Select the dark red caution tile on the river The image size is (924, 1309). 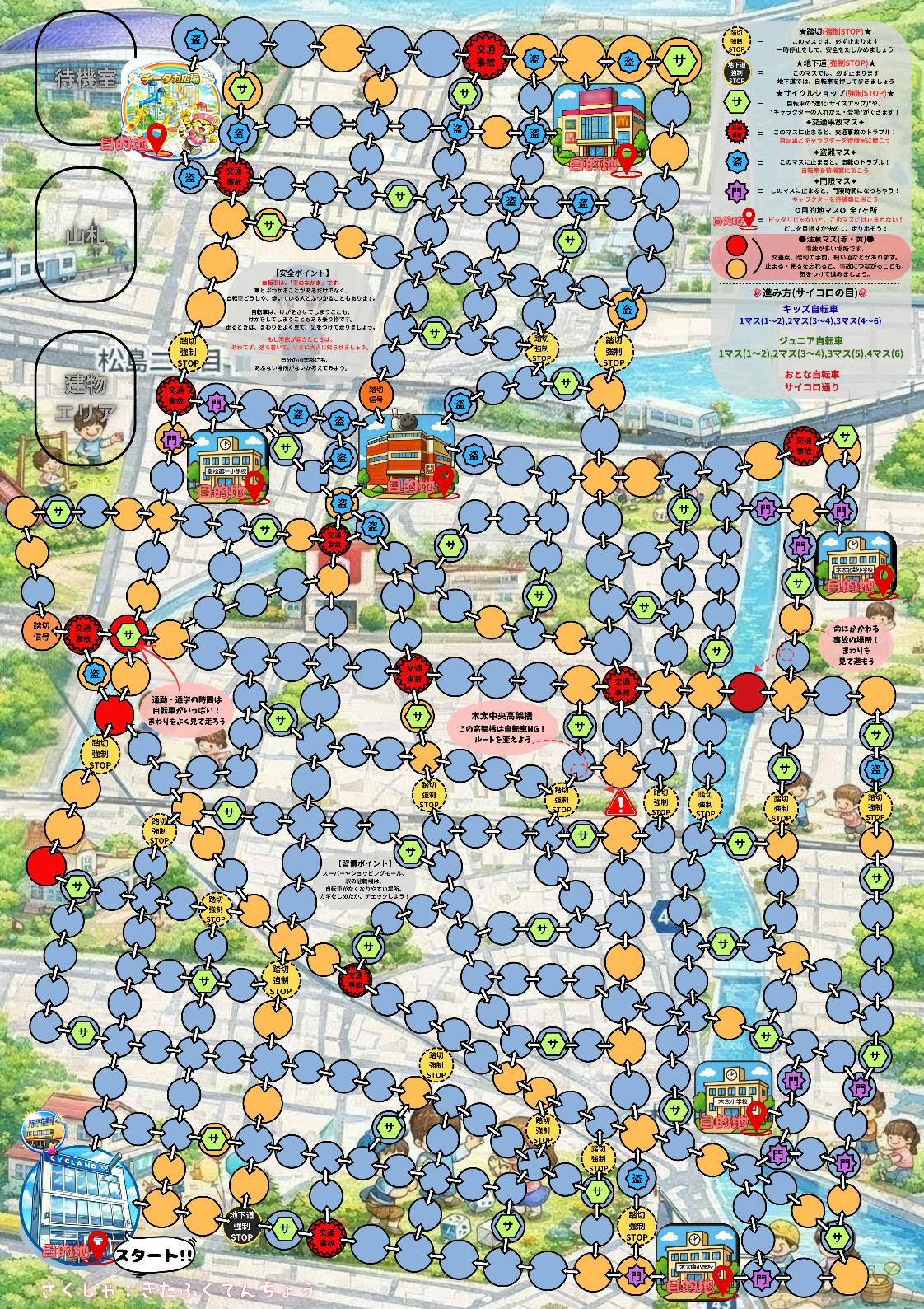[748, 691]
